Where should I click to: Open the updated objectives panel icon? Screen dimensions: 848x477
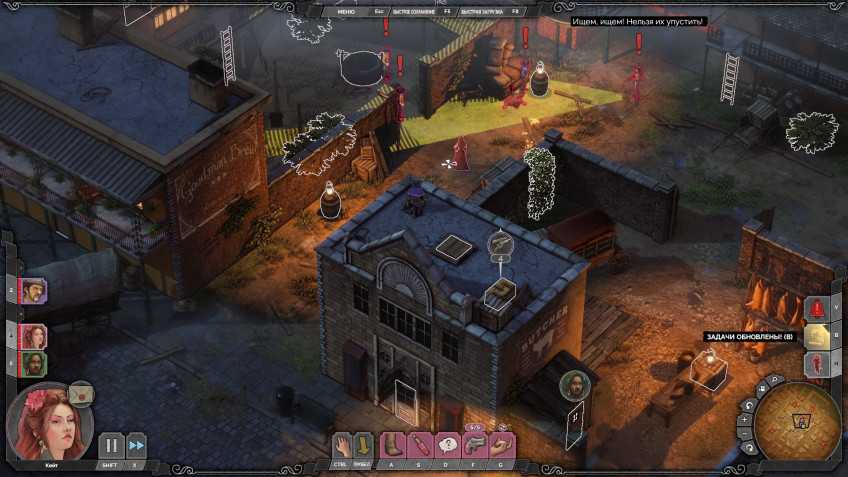(x=818, y=337)
